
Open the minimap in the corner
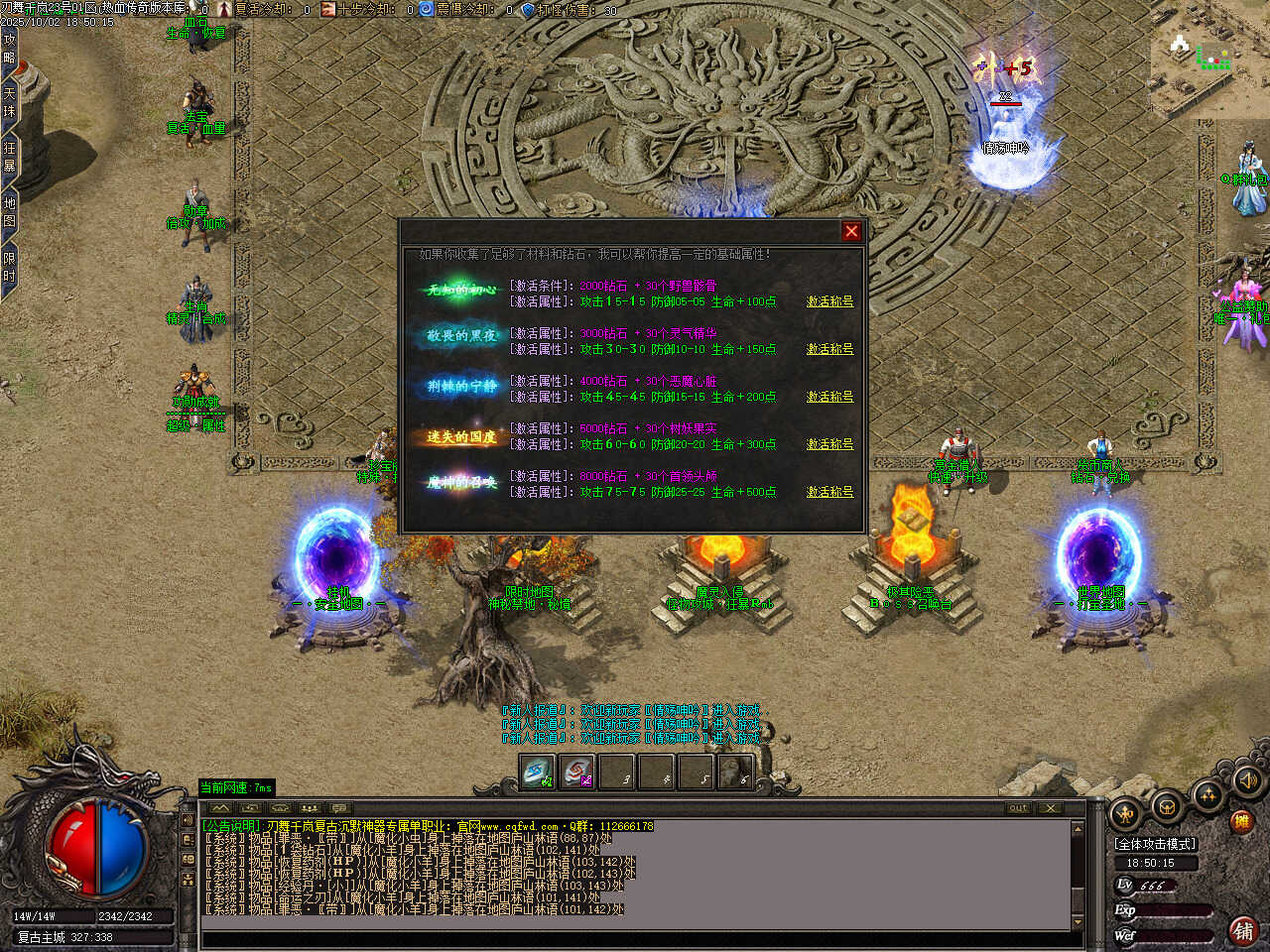pos(1208,59)
